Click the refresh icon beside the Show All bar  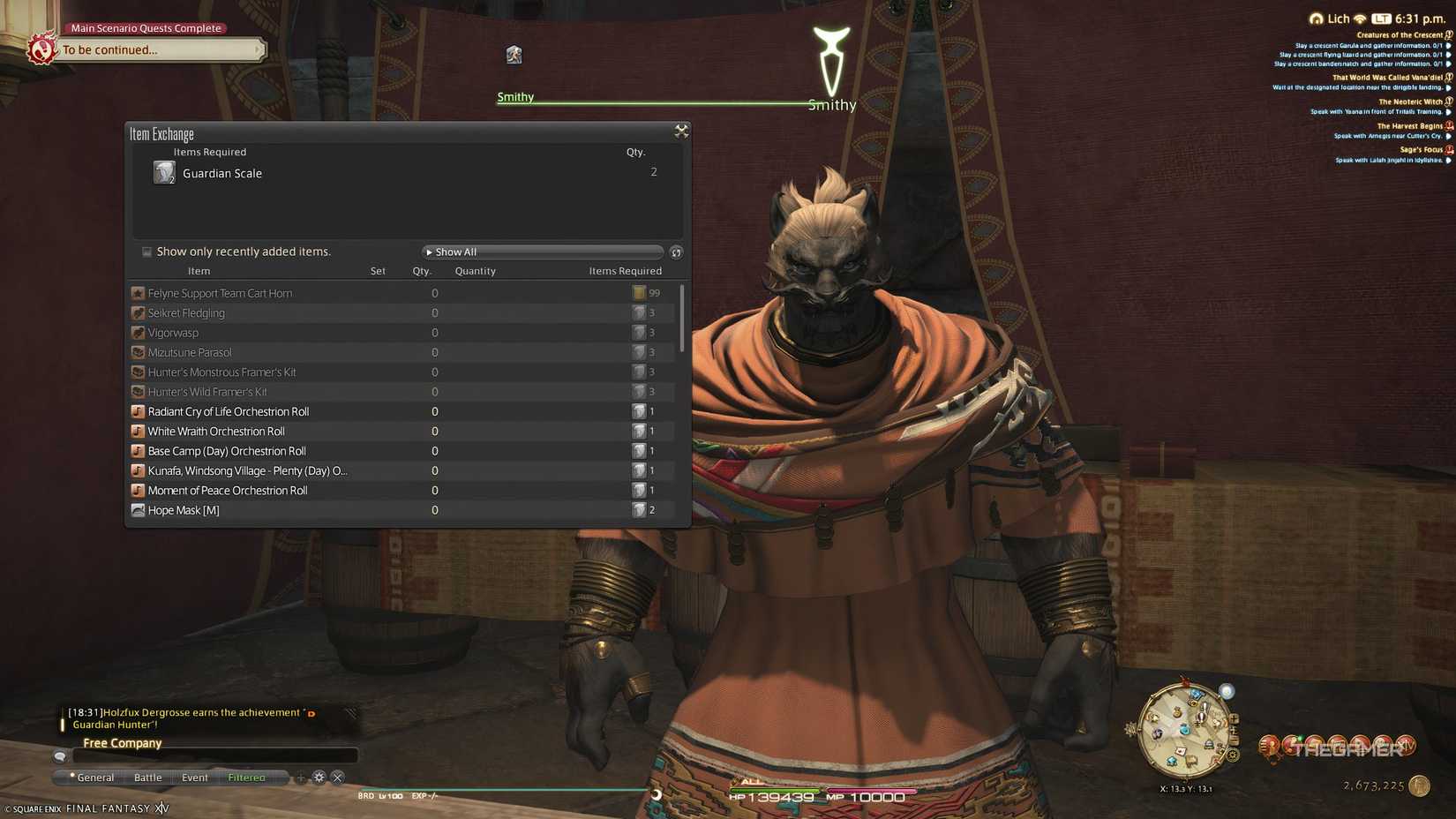click(676, 252)
